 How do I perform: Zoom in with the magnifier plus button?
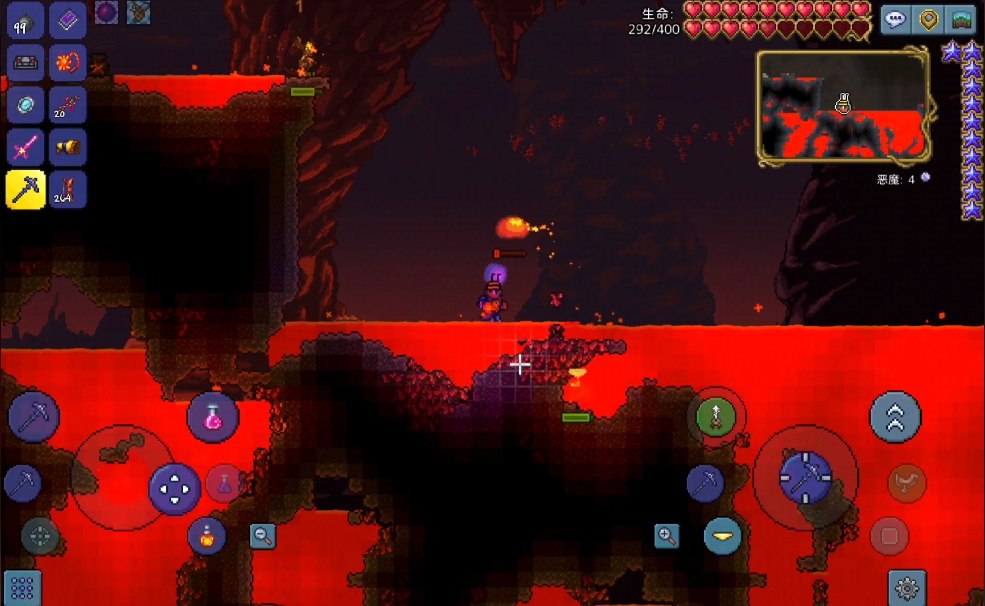pos(667,536)
